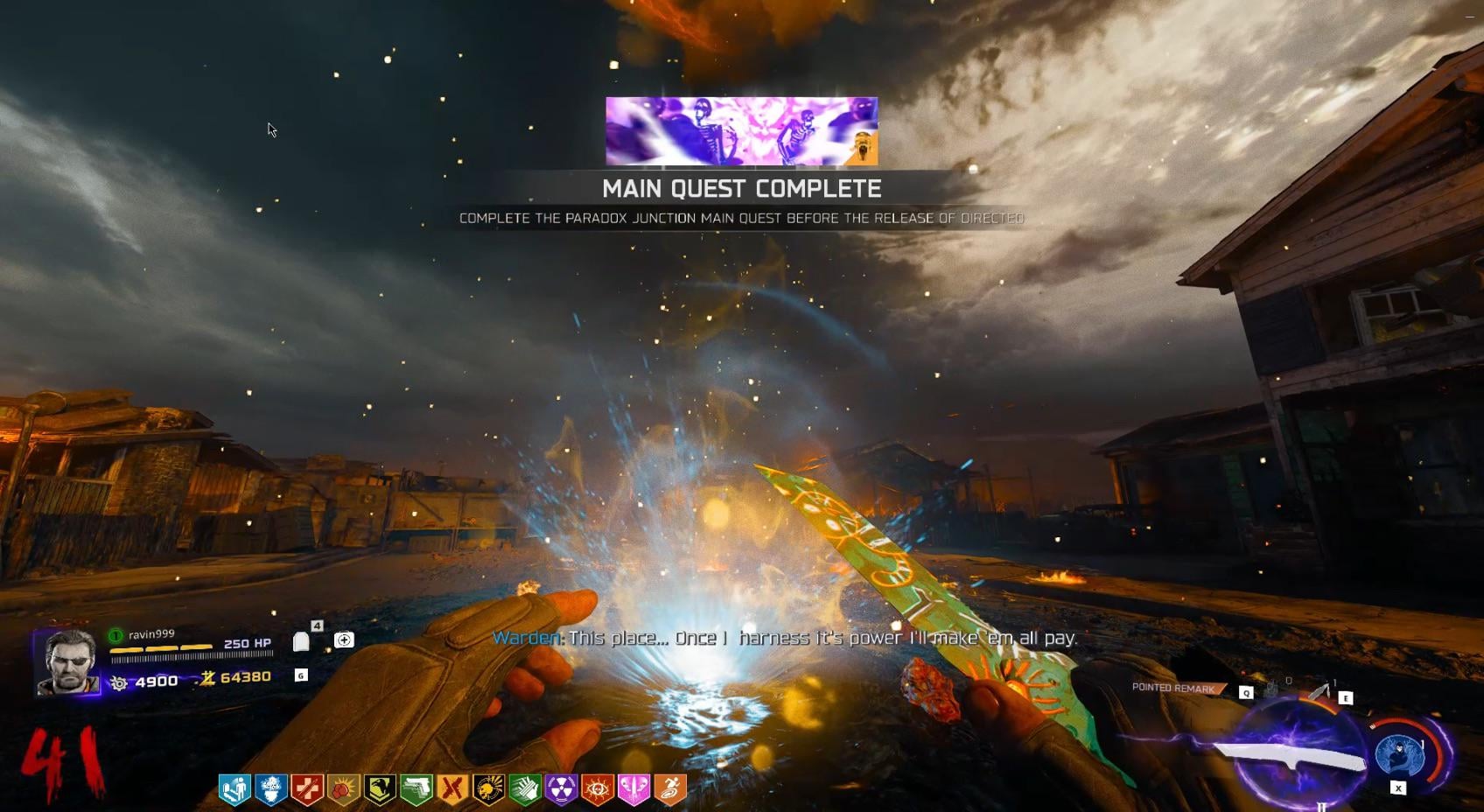Screen dimensions: 1484x812
Task: Select the boxing glove punch perk icon
Action: click(x=343, y=789)
